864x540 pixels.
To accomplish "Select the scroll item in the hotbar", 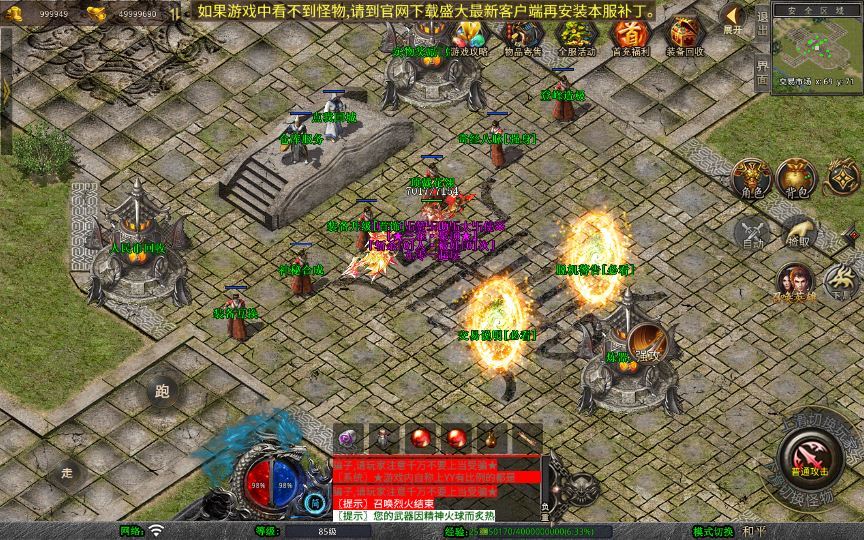I will click(526, 438).
